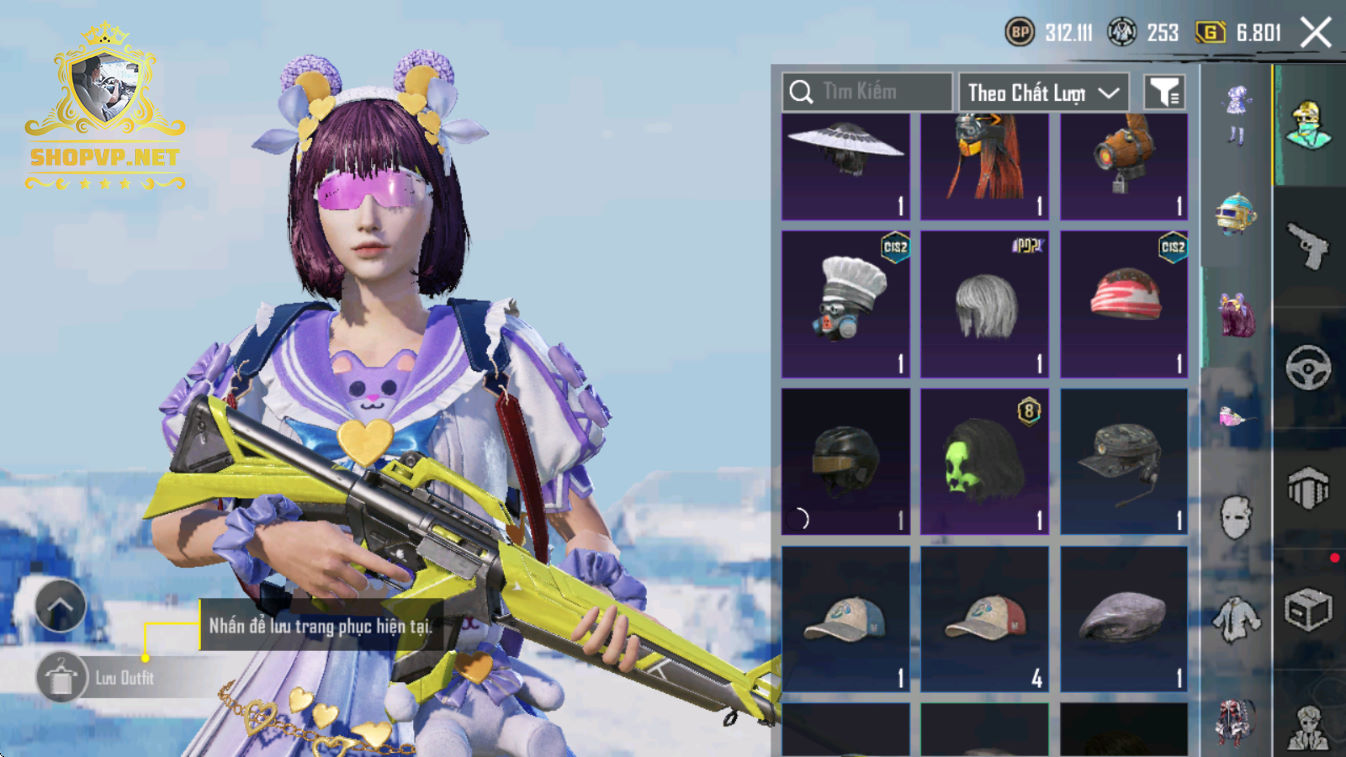Close the inventory screen with the X

click(1315, 33)
